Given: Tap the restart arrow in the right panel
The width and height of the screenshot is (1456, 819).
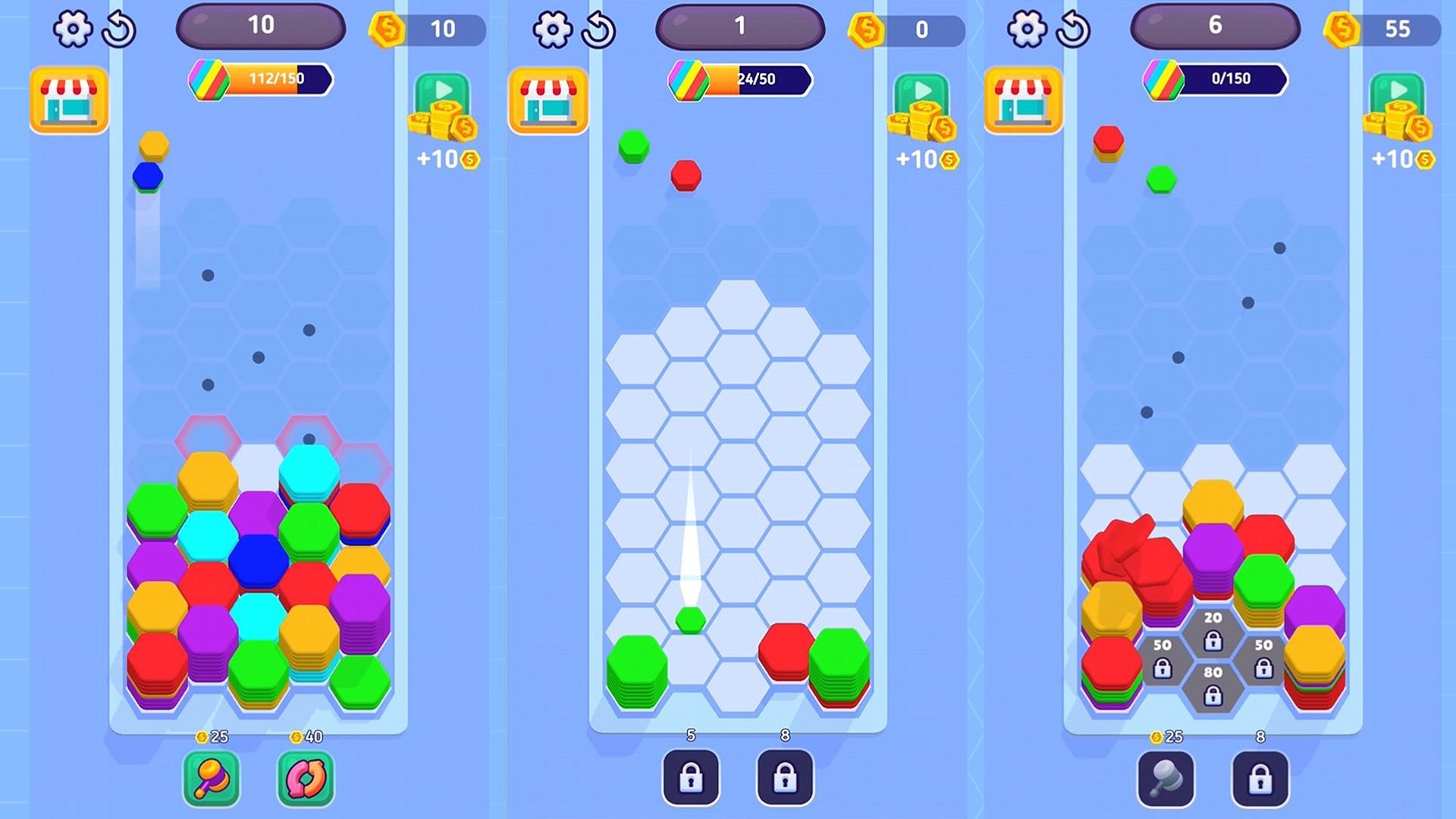Looking at the screenshot, I should (1075, 29).
